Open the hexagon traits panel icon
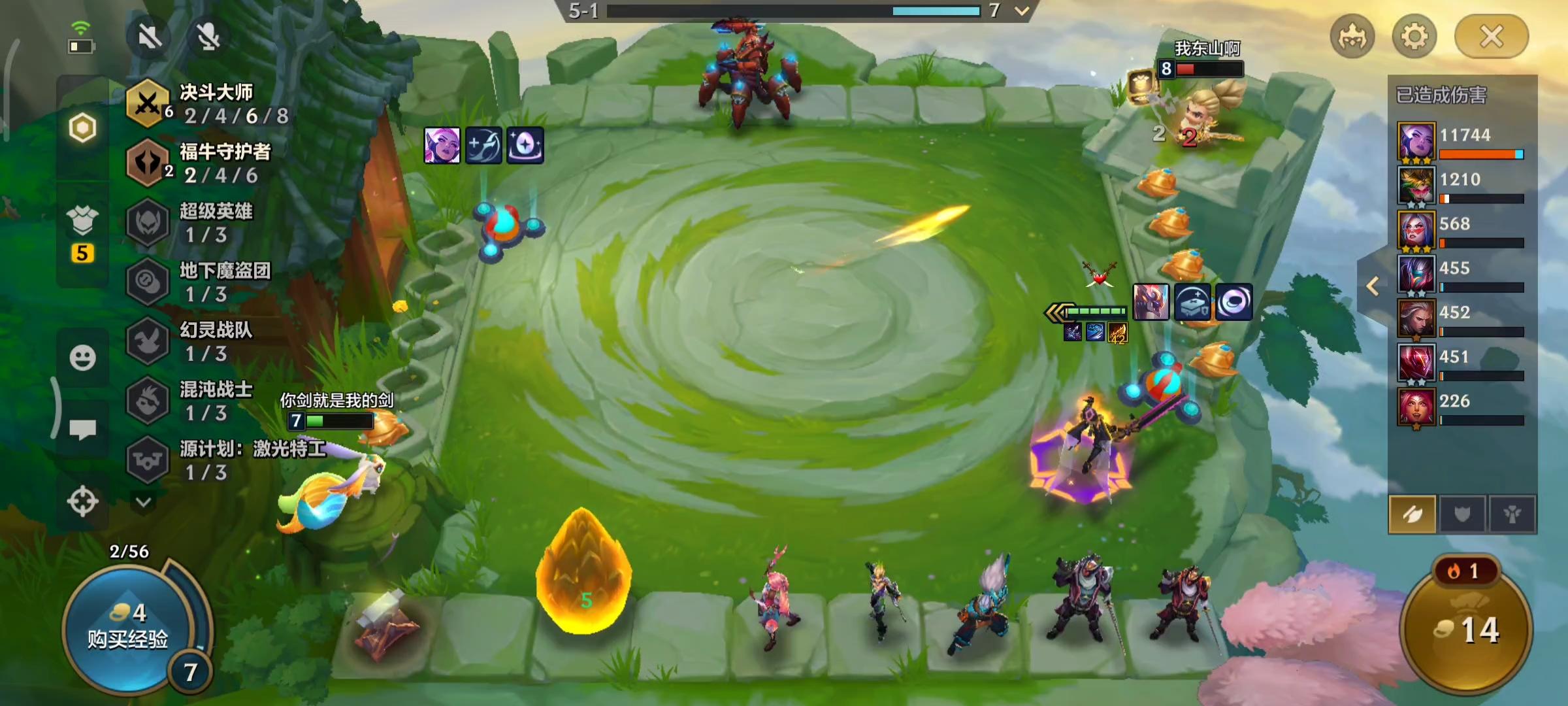 click(x=82, y=128)
